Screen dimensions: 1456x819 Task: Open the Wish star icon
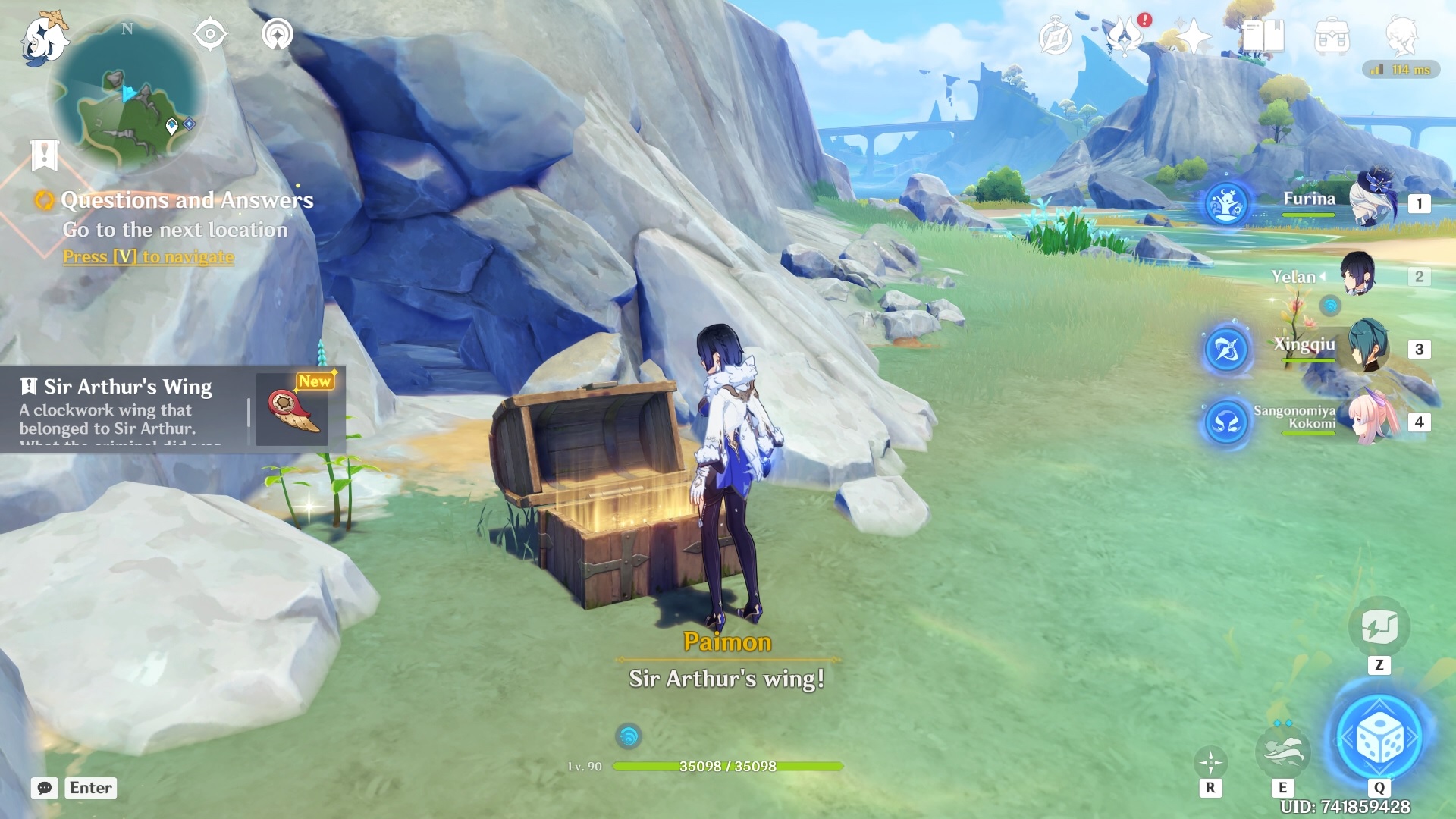(x=1192, y=37)
